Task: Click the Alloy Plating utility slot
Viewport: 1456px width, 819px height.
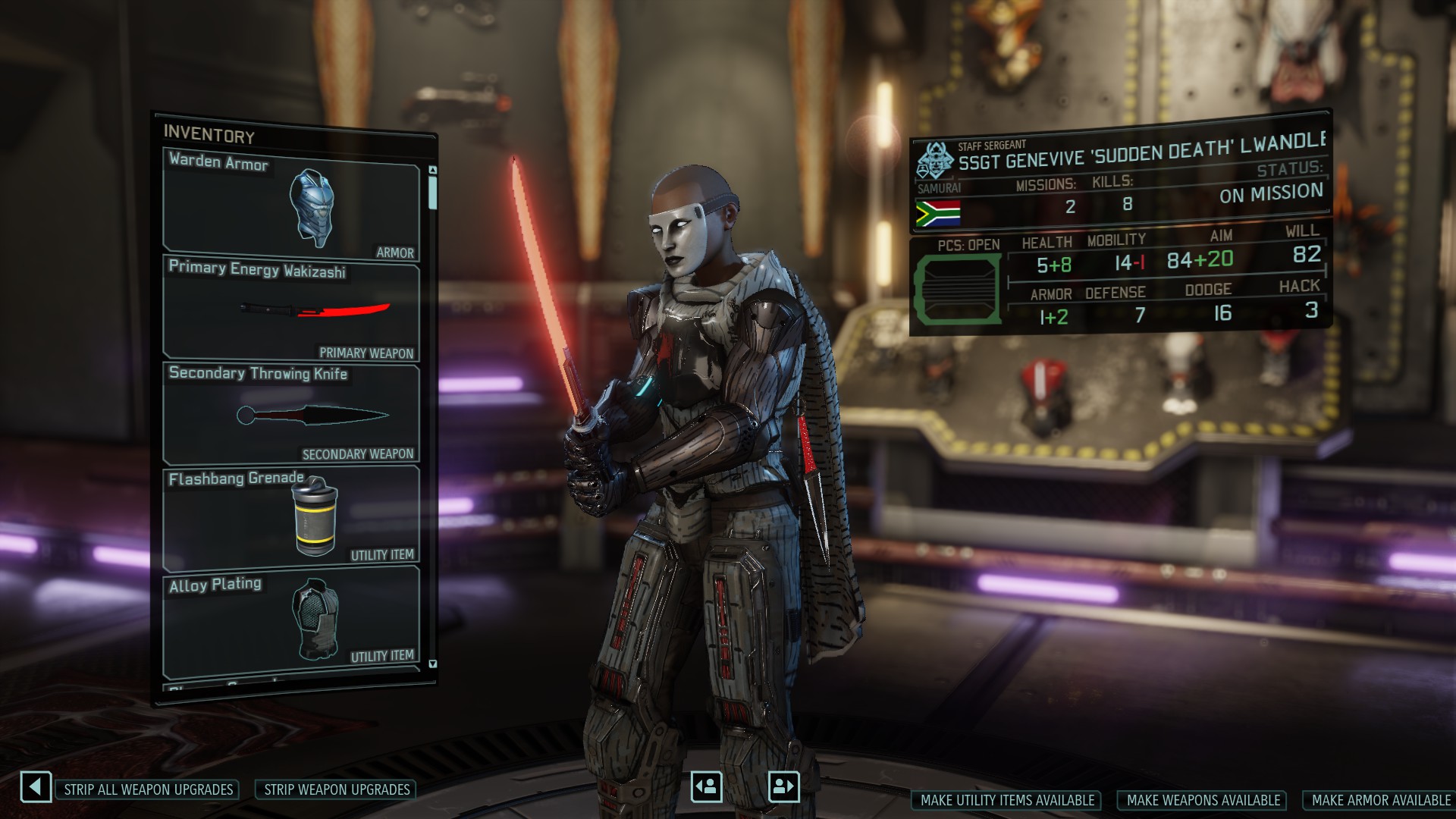Action: 291,620
